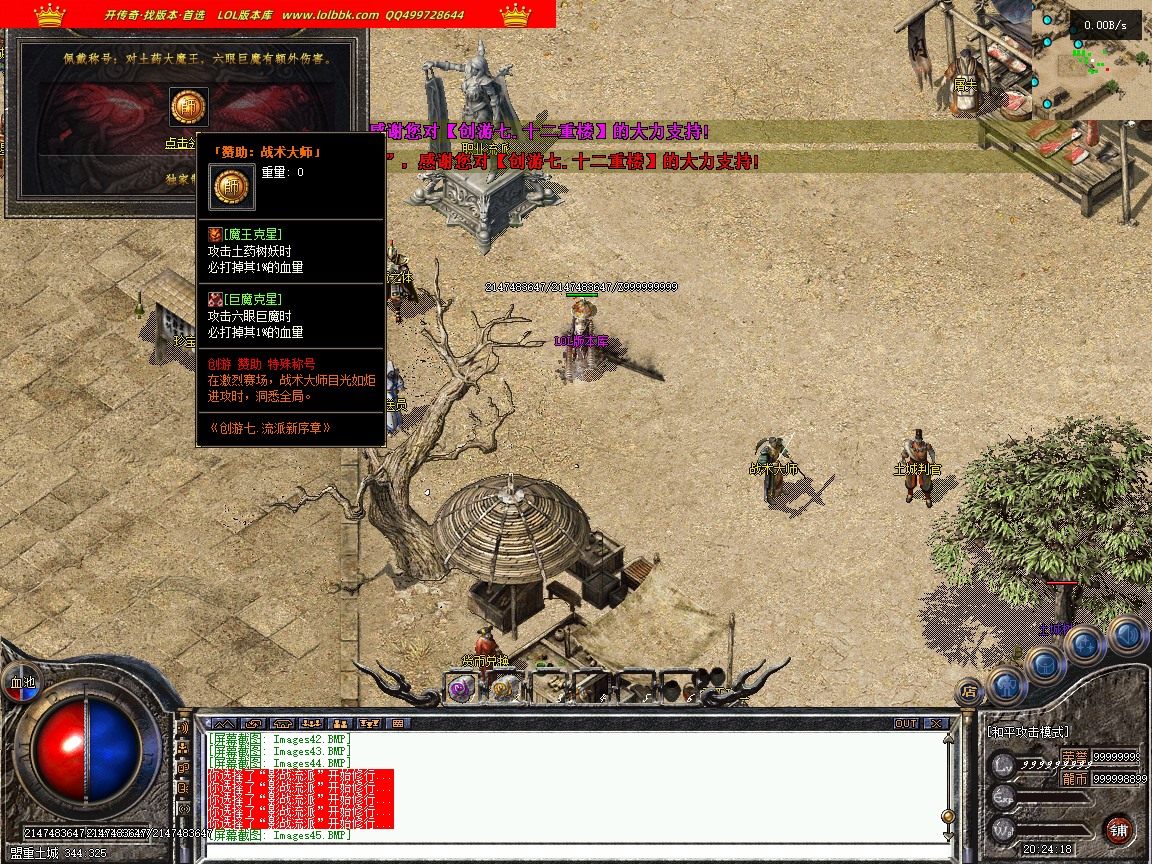The width and height of the screenshot is (1152, 864).
Task: Open the character status round button
Action: (x=1008, y=685)
